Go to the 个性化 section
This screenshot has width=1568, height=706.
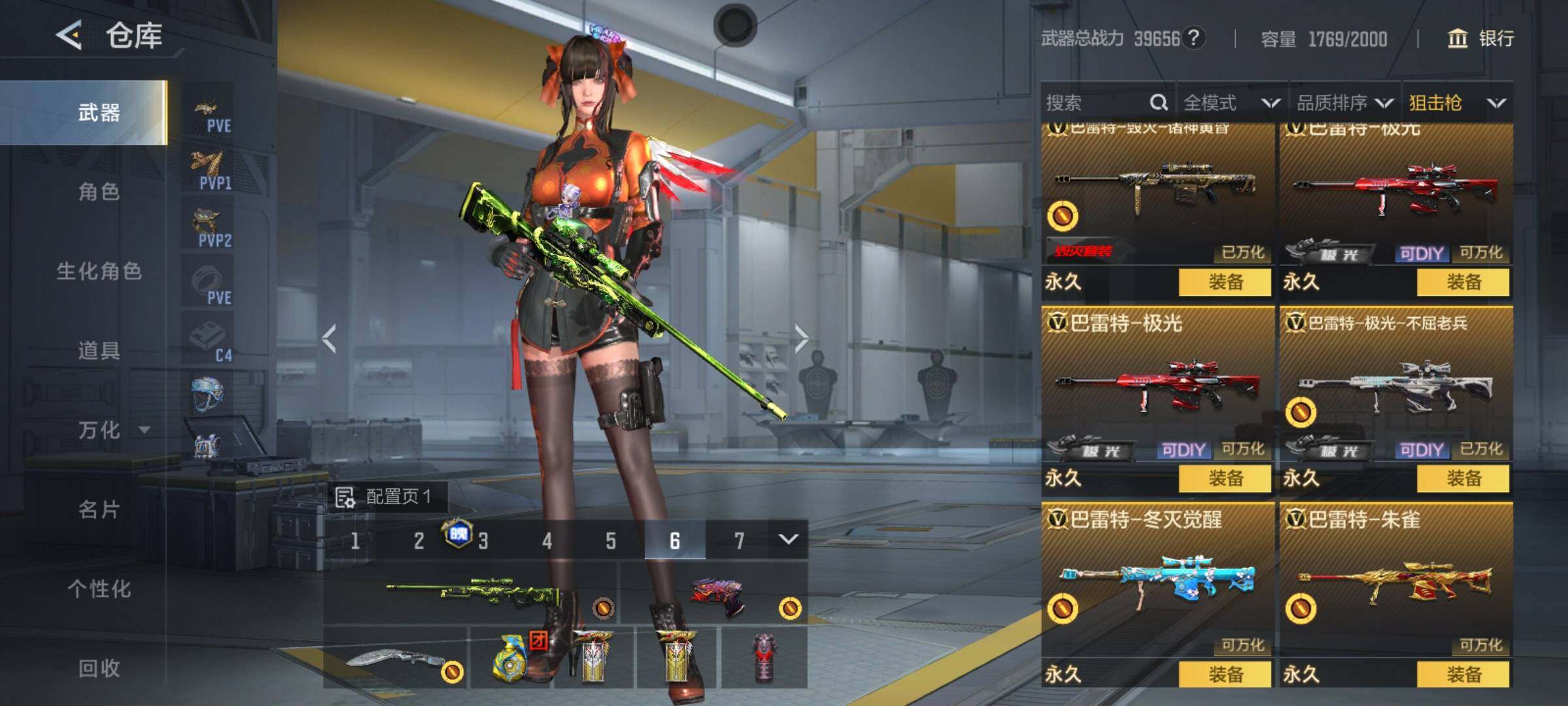[99, 588]
